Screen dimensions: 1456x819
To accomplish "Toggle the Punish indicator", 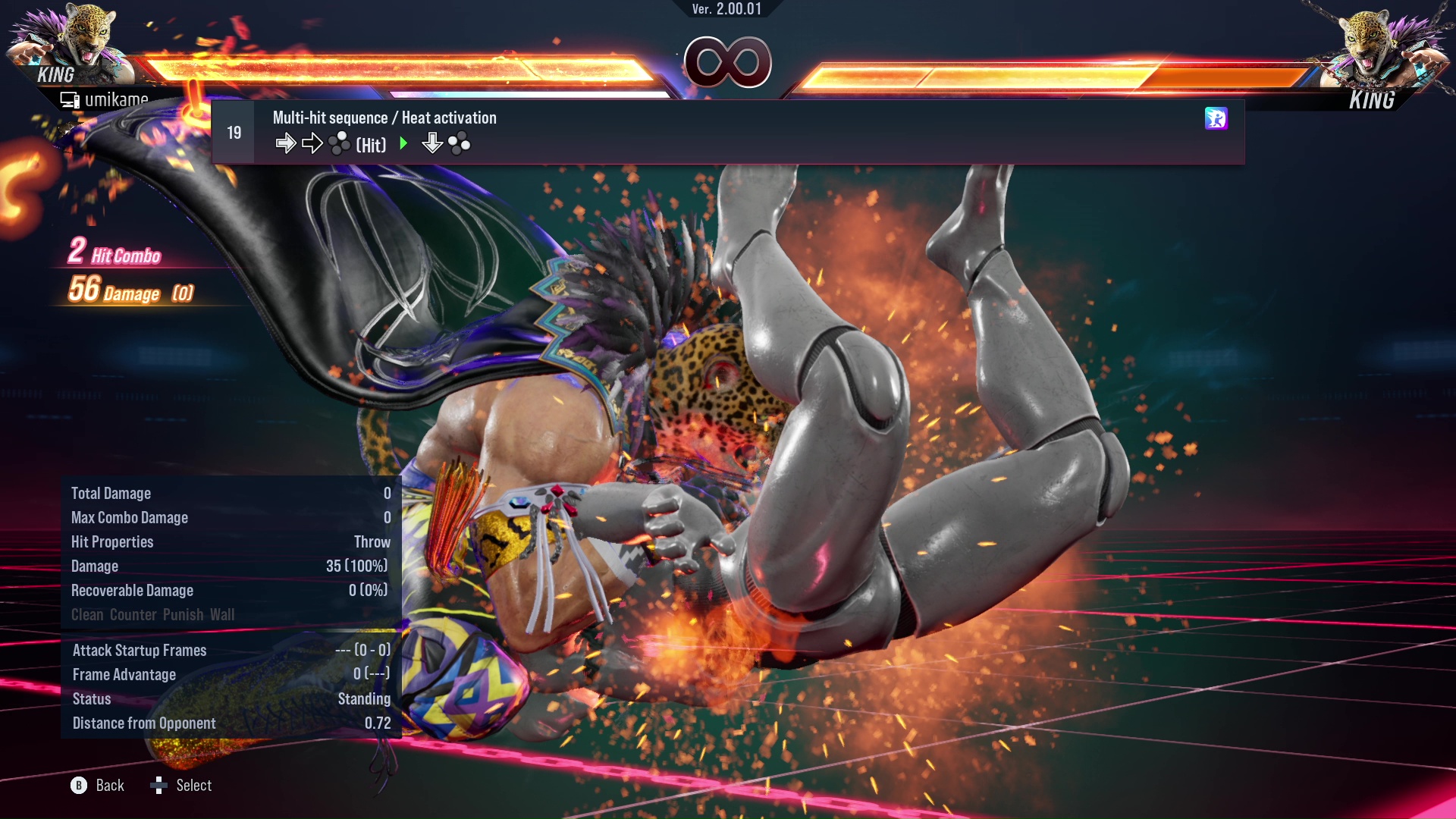I will coord(184,615).
